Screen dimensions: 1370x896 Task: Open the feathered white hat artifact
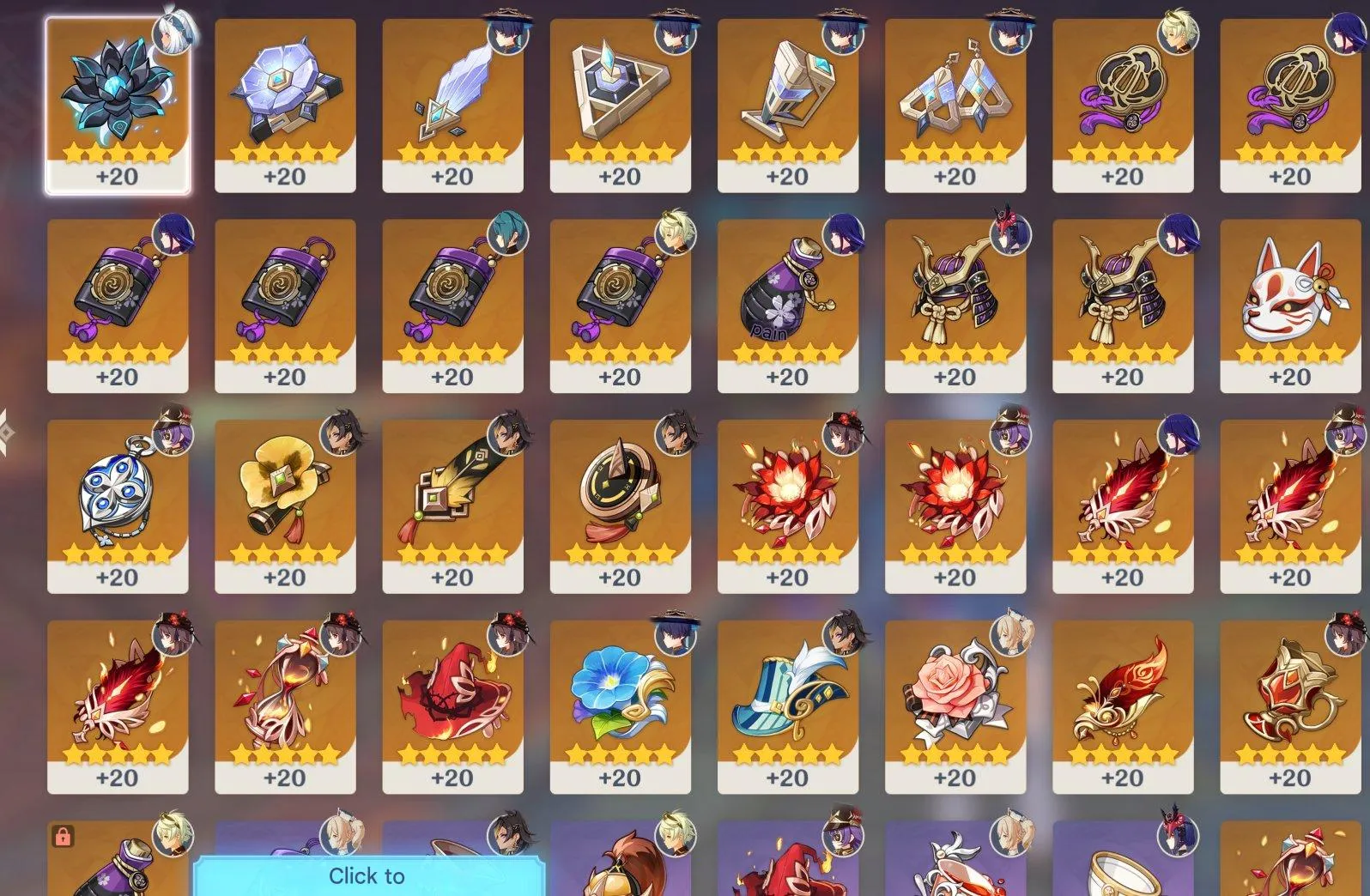click(785, 691)
